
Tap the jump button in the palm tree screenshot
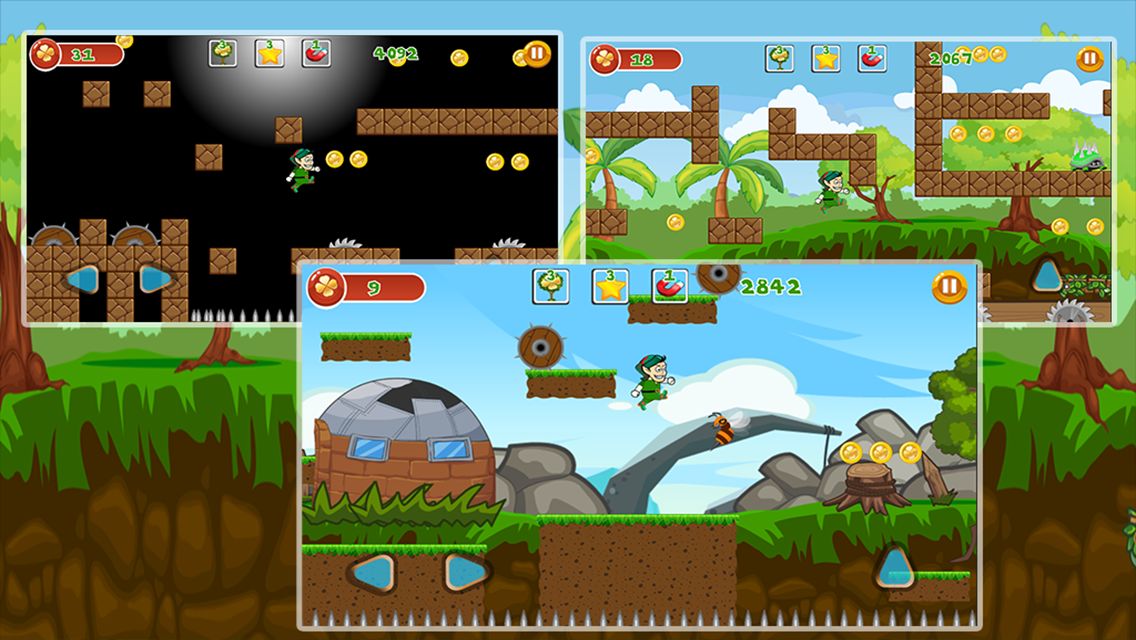(x=1048, y=275)
